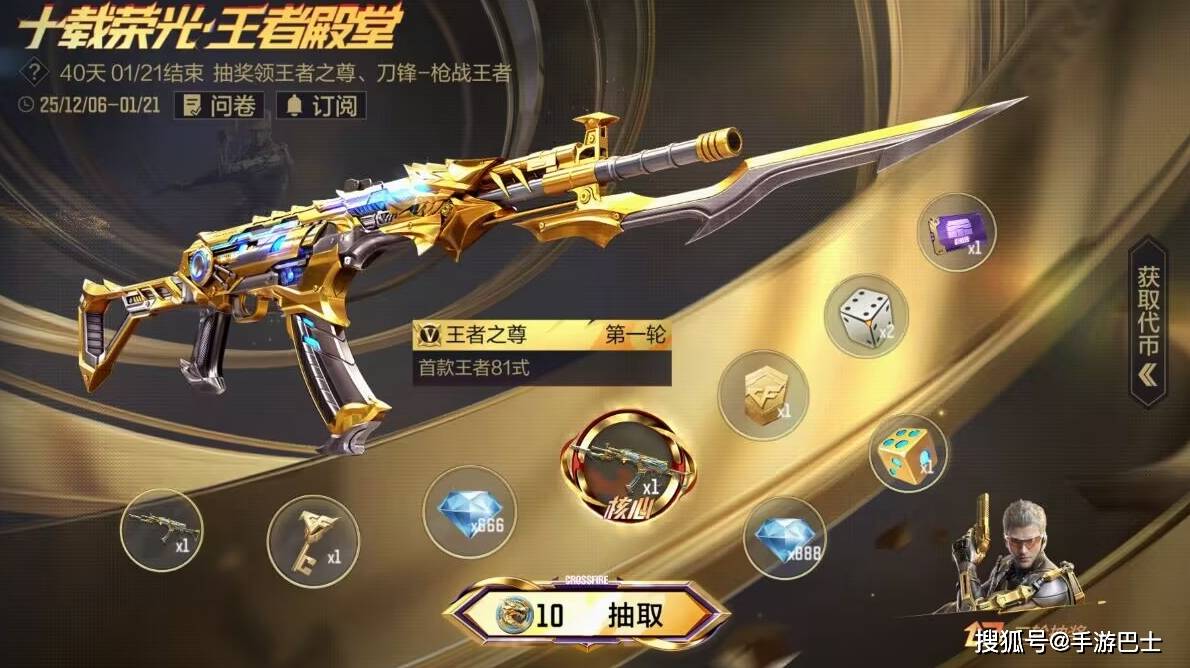Select the small rifle reward bubble
Screen dimensions: 1190x668
click(160, 528)
